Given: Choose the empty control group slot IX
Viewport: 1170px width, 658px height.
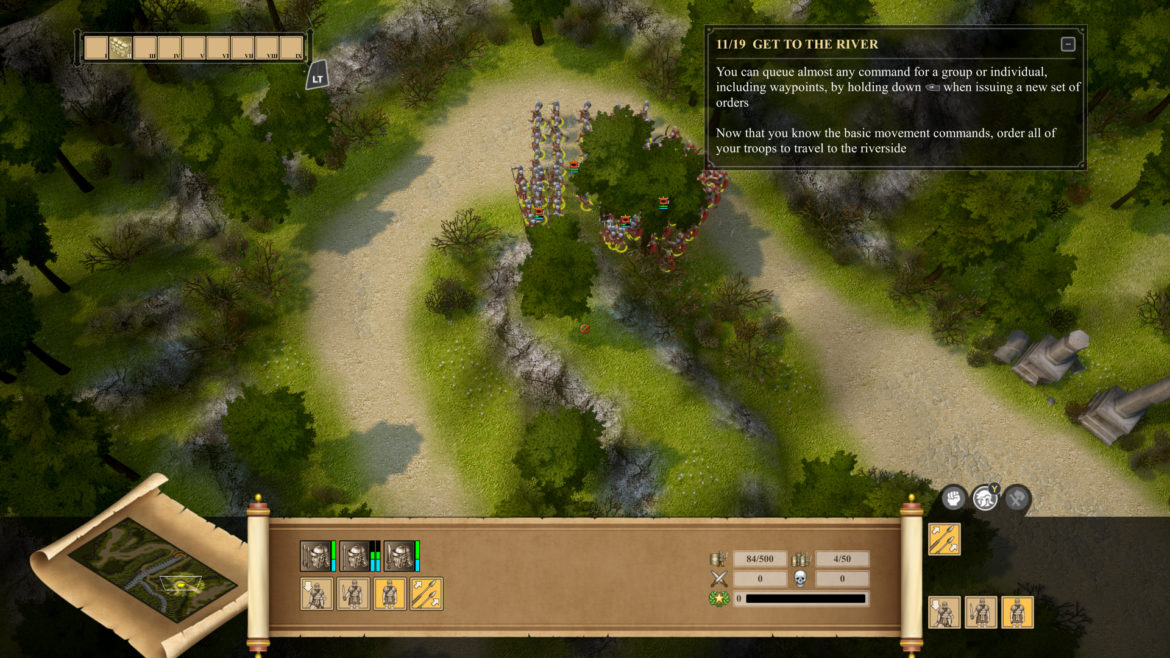Looking at the screenshot, I should click(291, 47).
